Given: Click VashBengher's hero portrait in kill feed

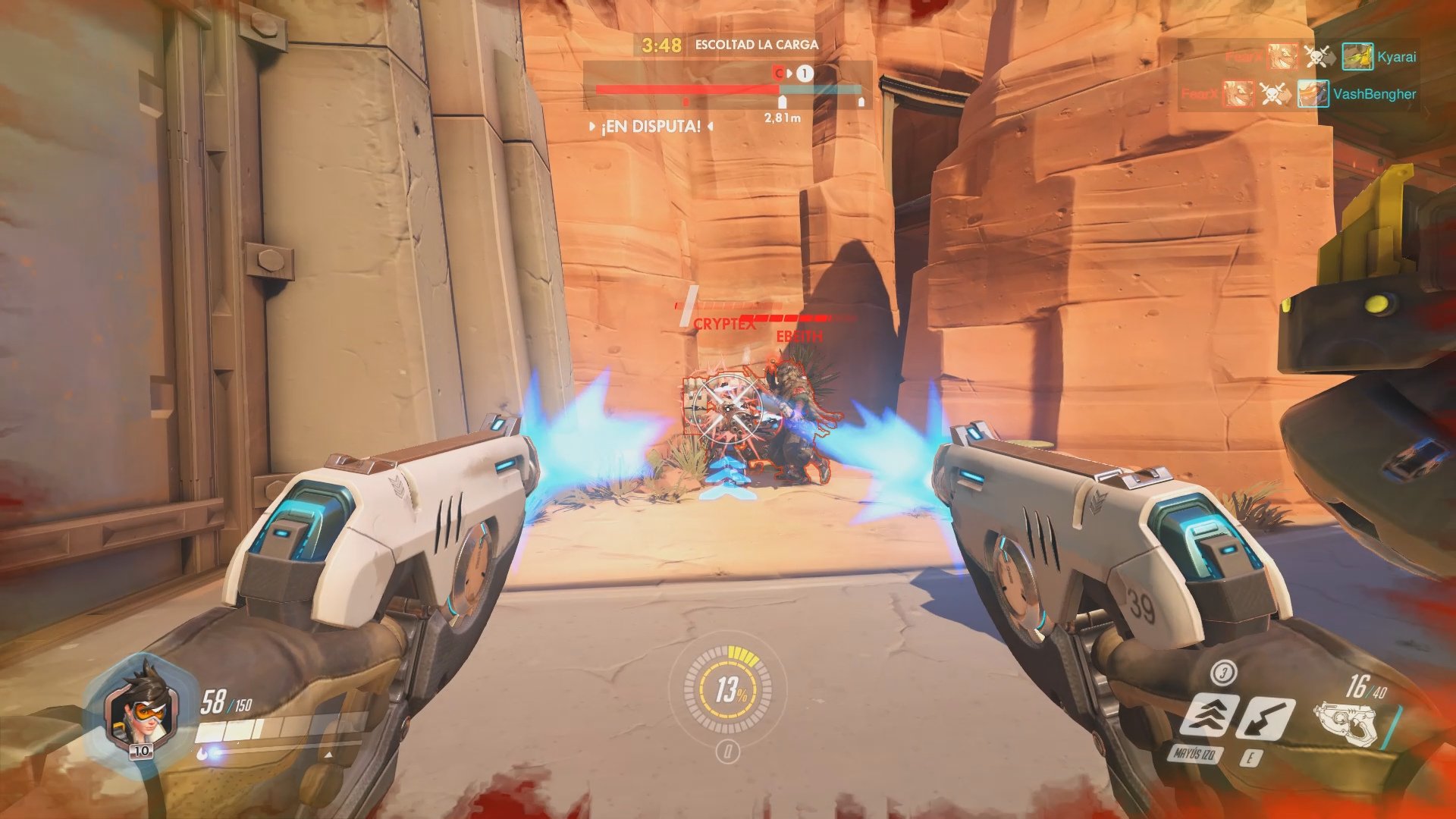Looking at the screenshot, I should (1313, 93).
